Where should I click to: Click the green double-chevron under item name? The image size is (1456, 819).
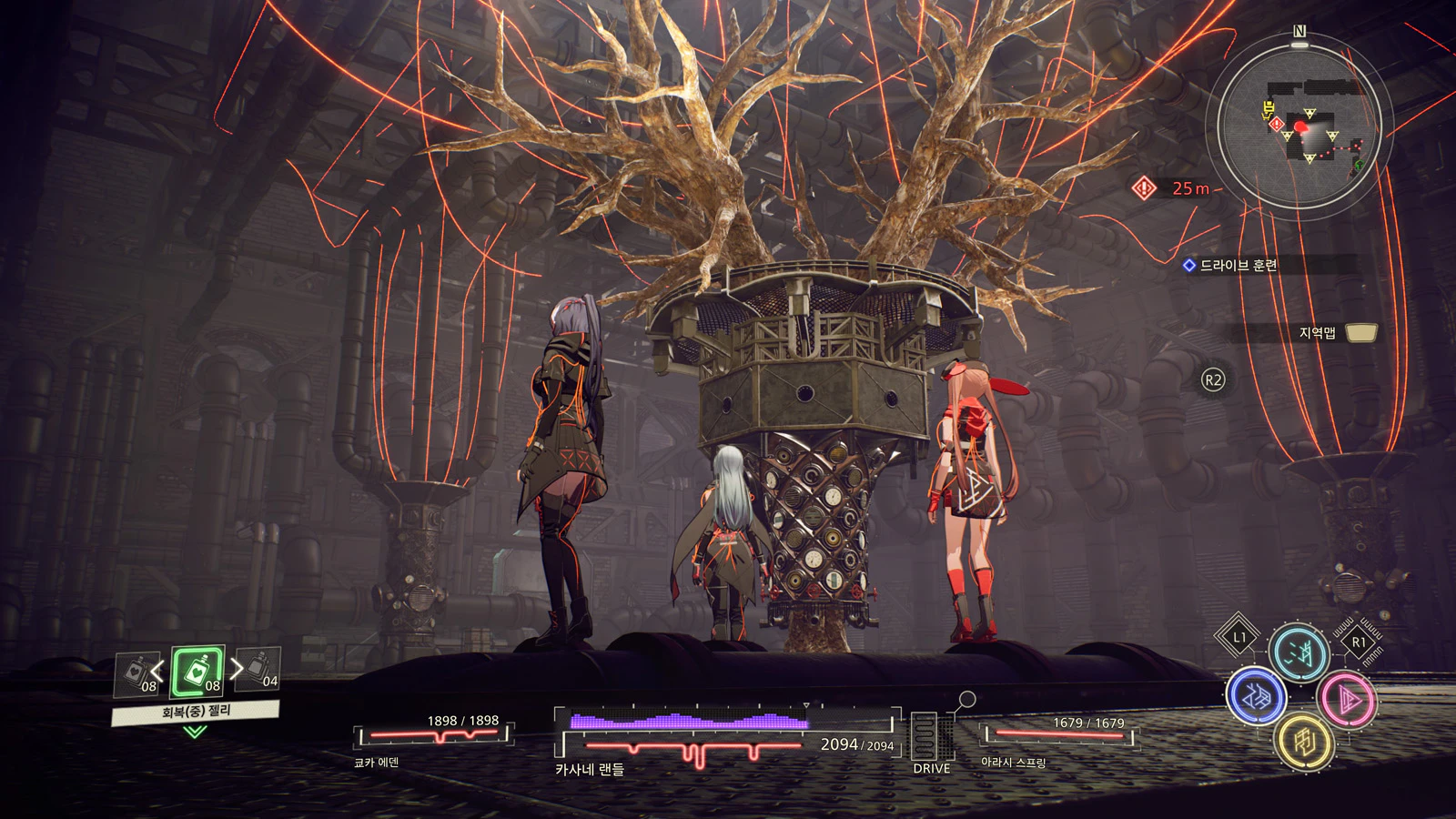(195, 732)
